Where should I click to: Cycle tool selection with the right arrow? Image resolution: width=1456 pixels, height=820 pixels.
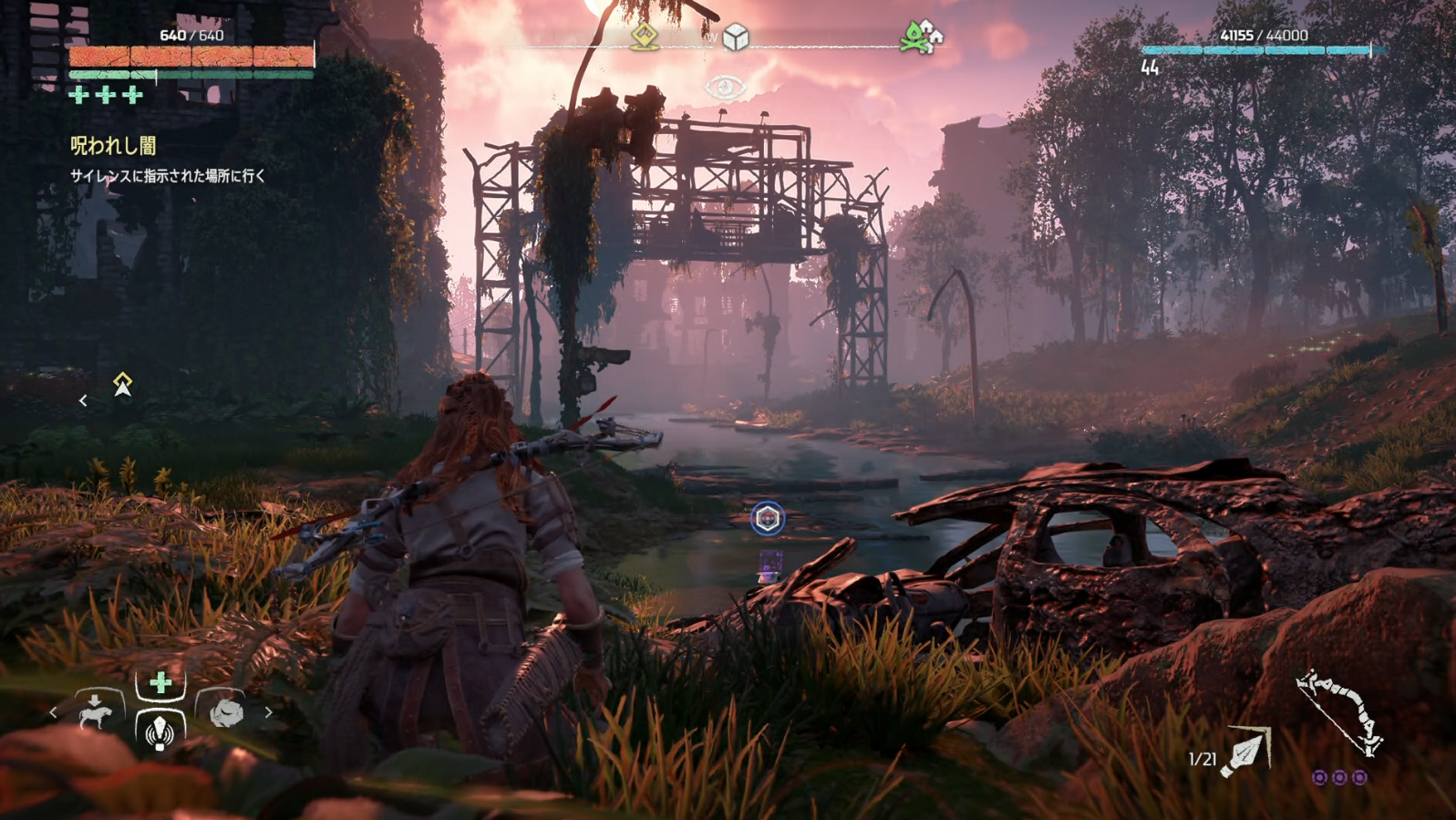point(268,712)
